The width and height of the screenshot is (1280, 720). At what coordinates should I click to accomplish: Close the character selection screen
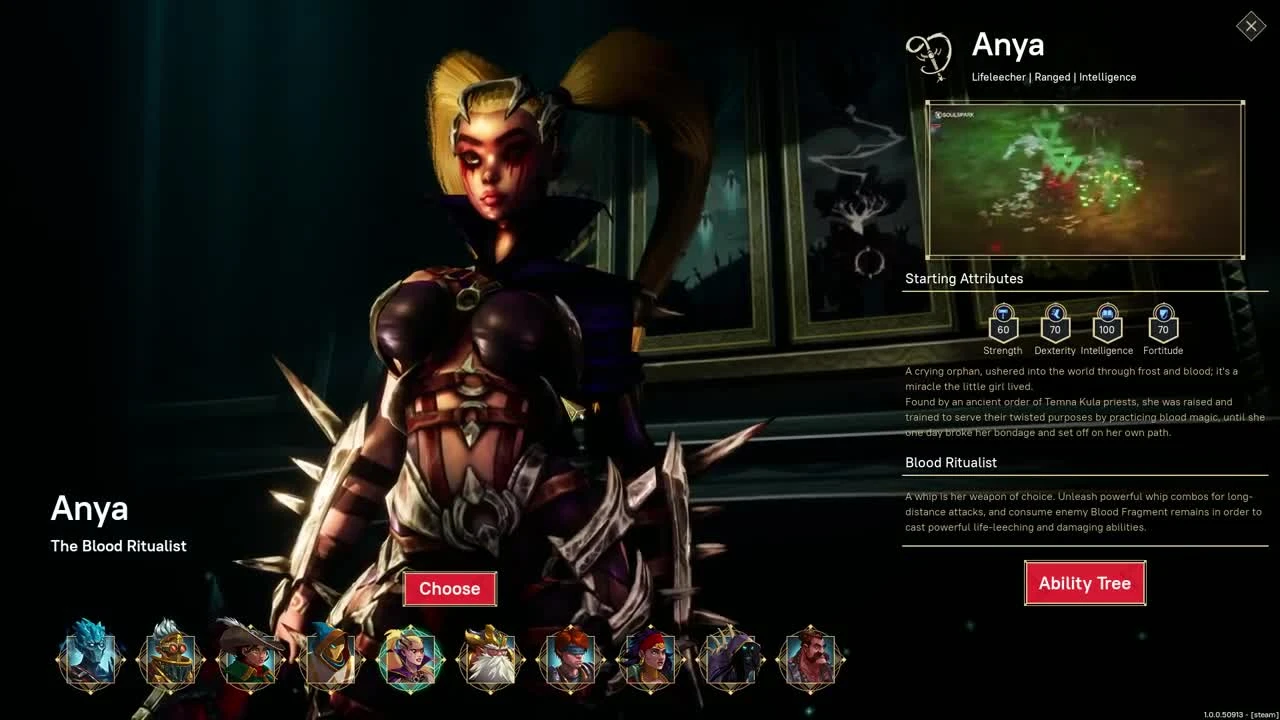[x=1250, y=26]
